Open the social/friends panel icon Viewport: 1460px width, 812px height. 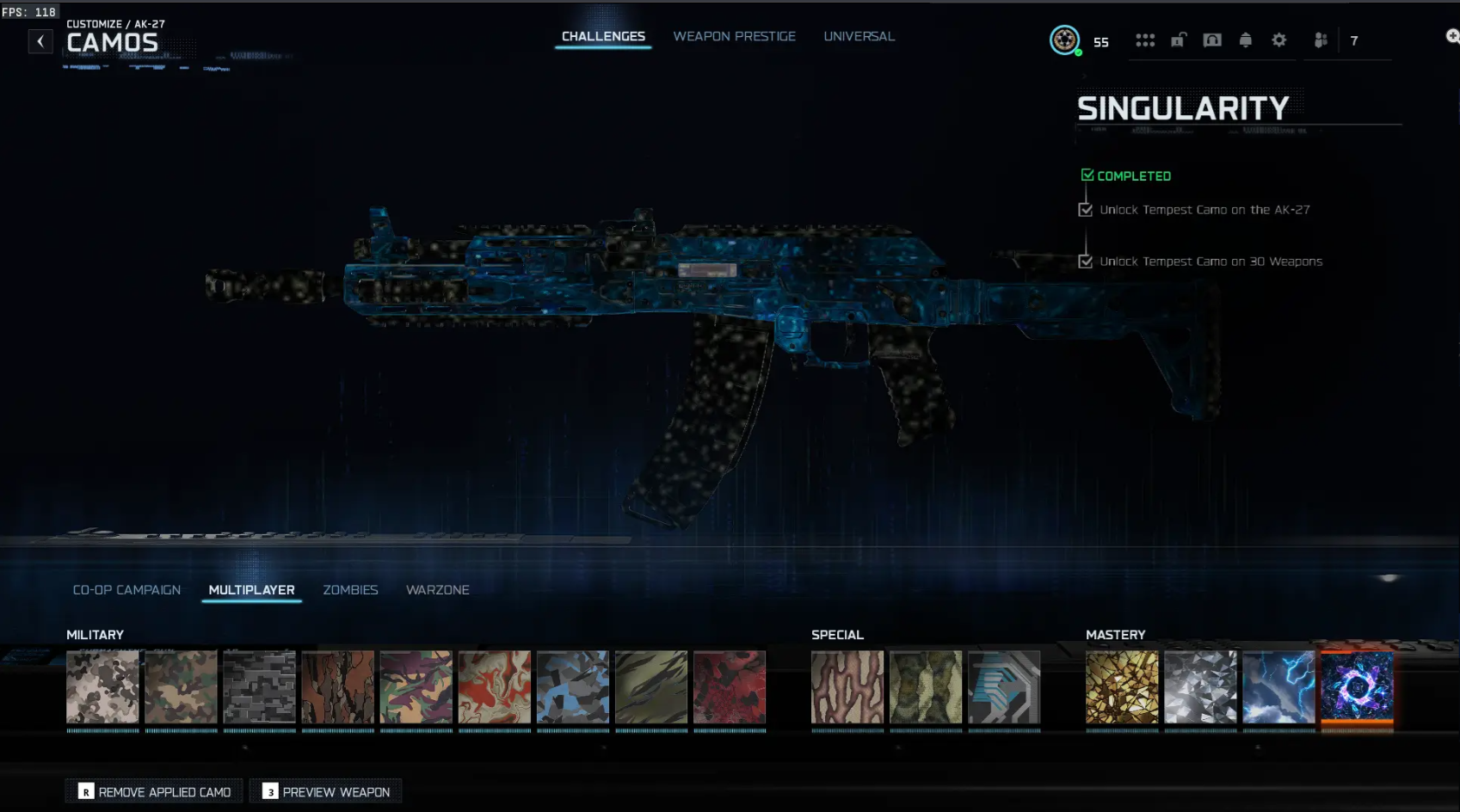(x=1321, y=40)
